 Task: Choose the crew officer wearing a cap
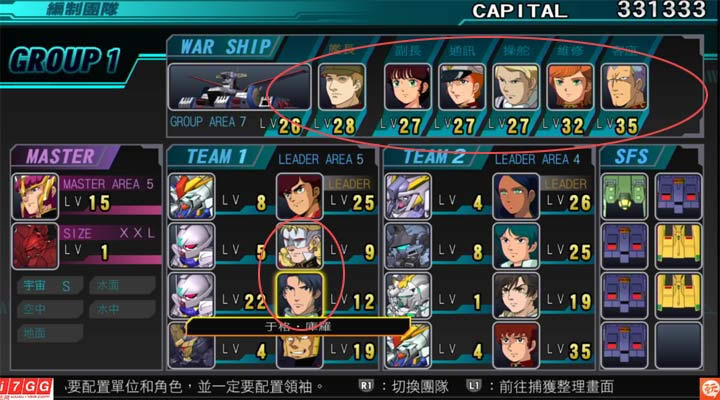(461, 88)
